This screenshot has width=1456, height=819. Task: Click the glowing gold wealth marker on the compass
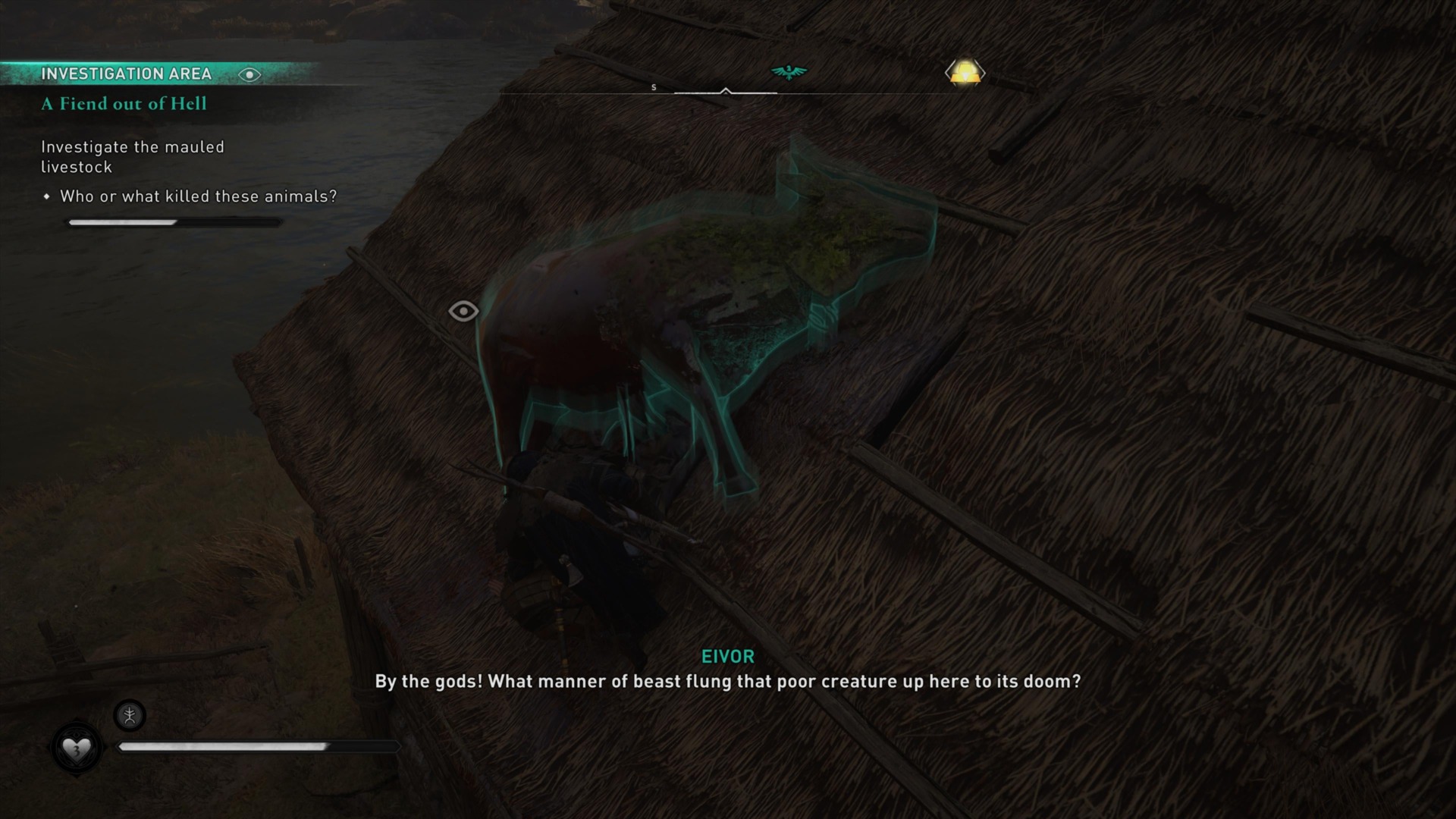pos(966,72)
